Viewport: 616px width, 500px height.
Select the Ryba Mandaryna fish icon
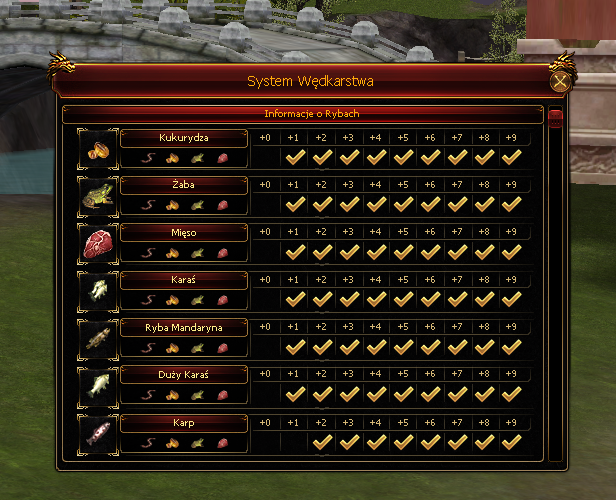[99, 337]
